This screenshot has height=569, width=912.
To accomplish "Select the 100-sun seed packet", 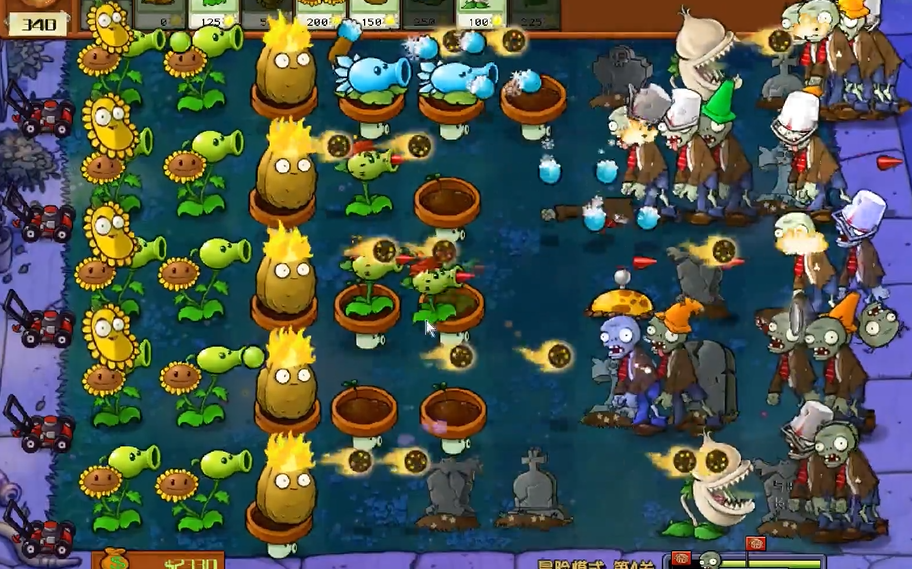I will pos(481,13).
